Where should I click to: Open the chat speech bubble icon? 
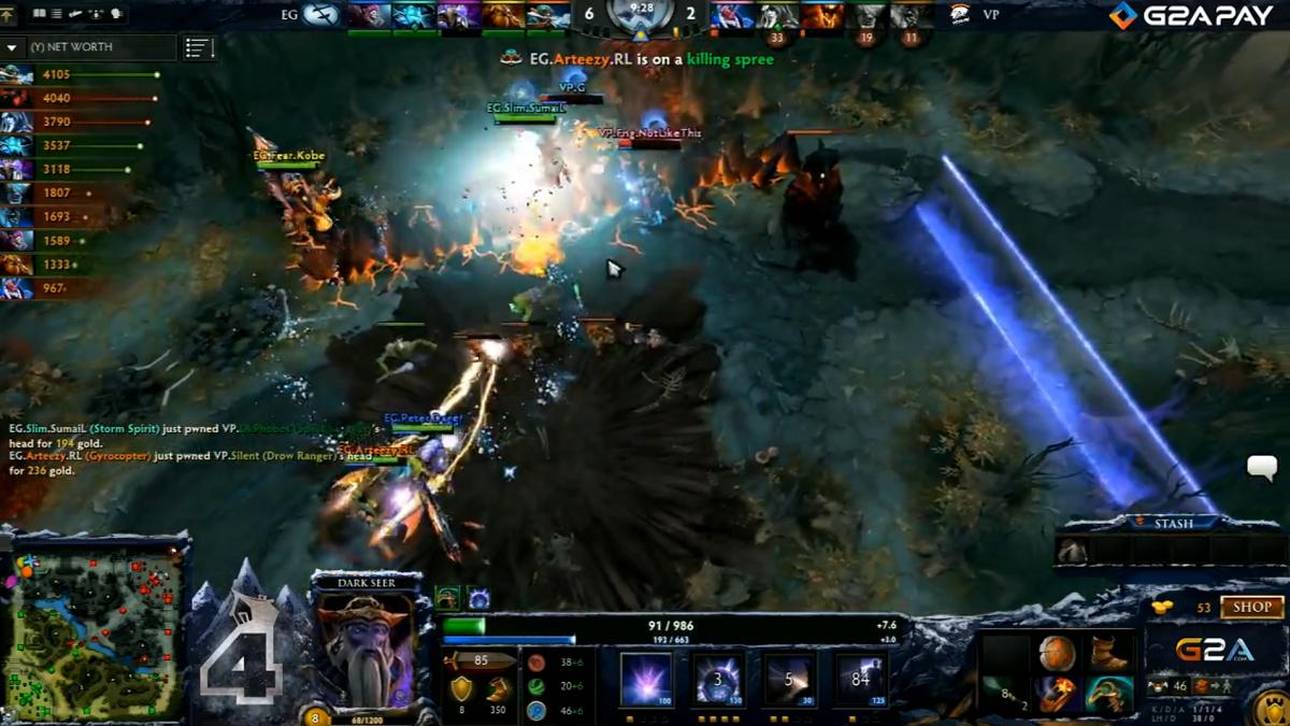(1262, 467)
